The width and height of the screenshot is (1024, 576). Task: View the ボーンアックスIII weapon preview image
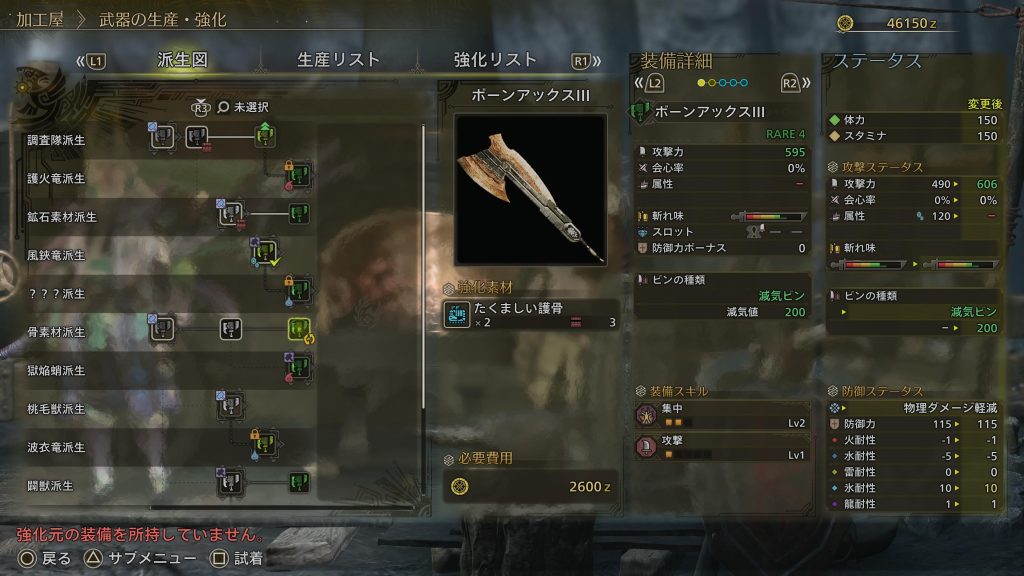530,189
